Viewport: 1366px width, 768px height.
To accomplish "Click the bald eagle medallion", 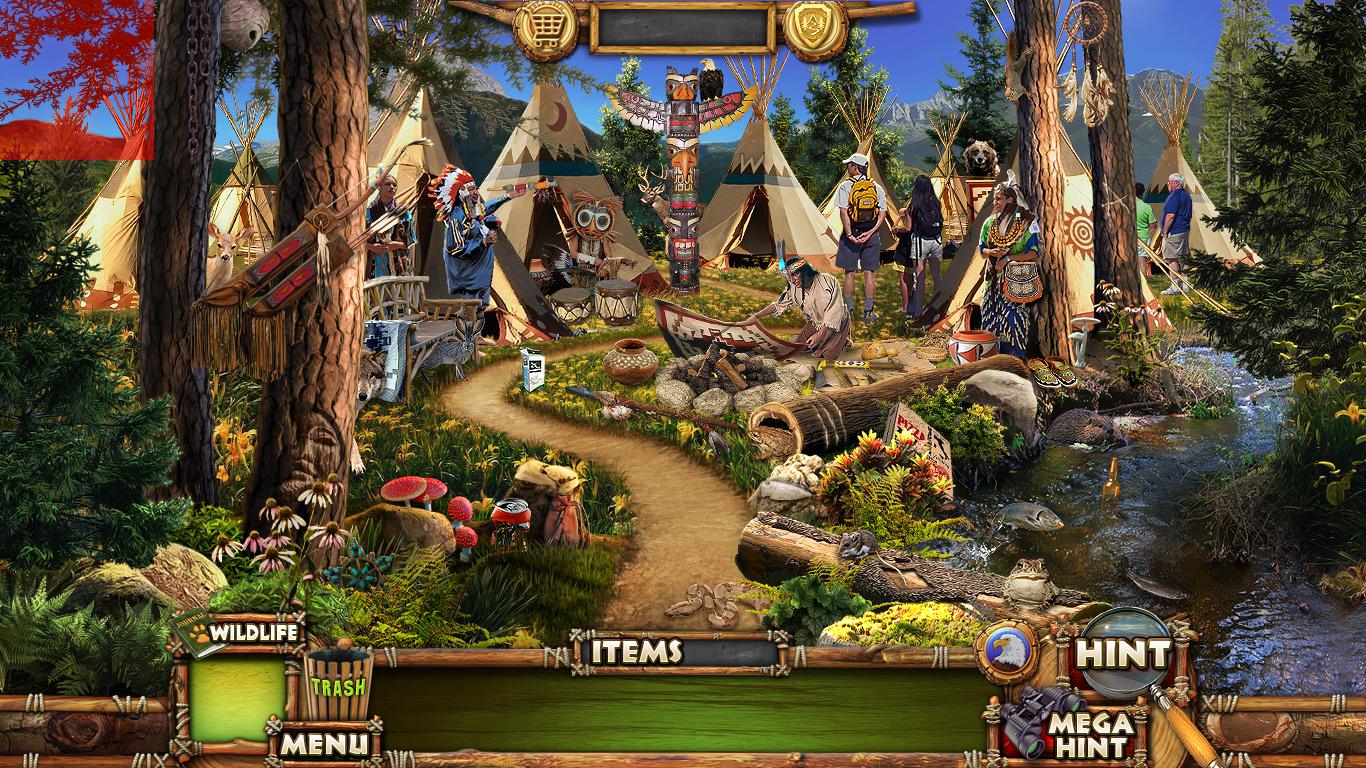I will [1006, 652].
